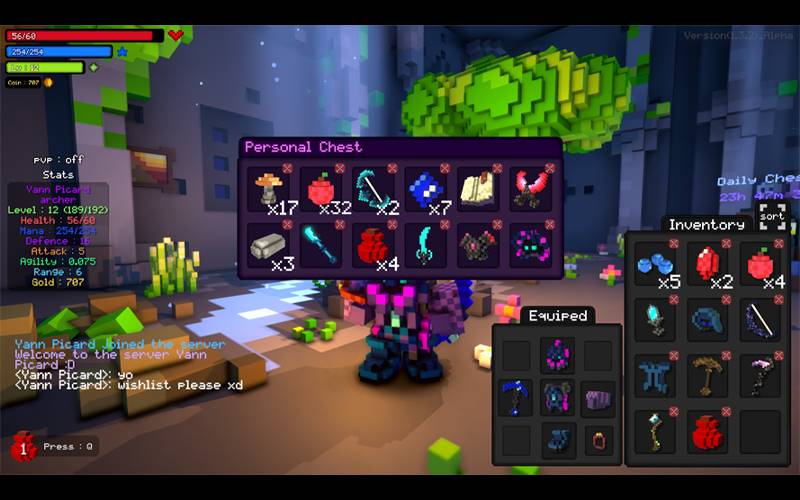The image size is (800, 500).
Task: Select the brown pickaxe in Inventory
Action: click(x=708, y=376)
